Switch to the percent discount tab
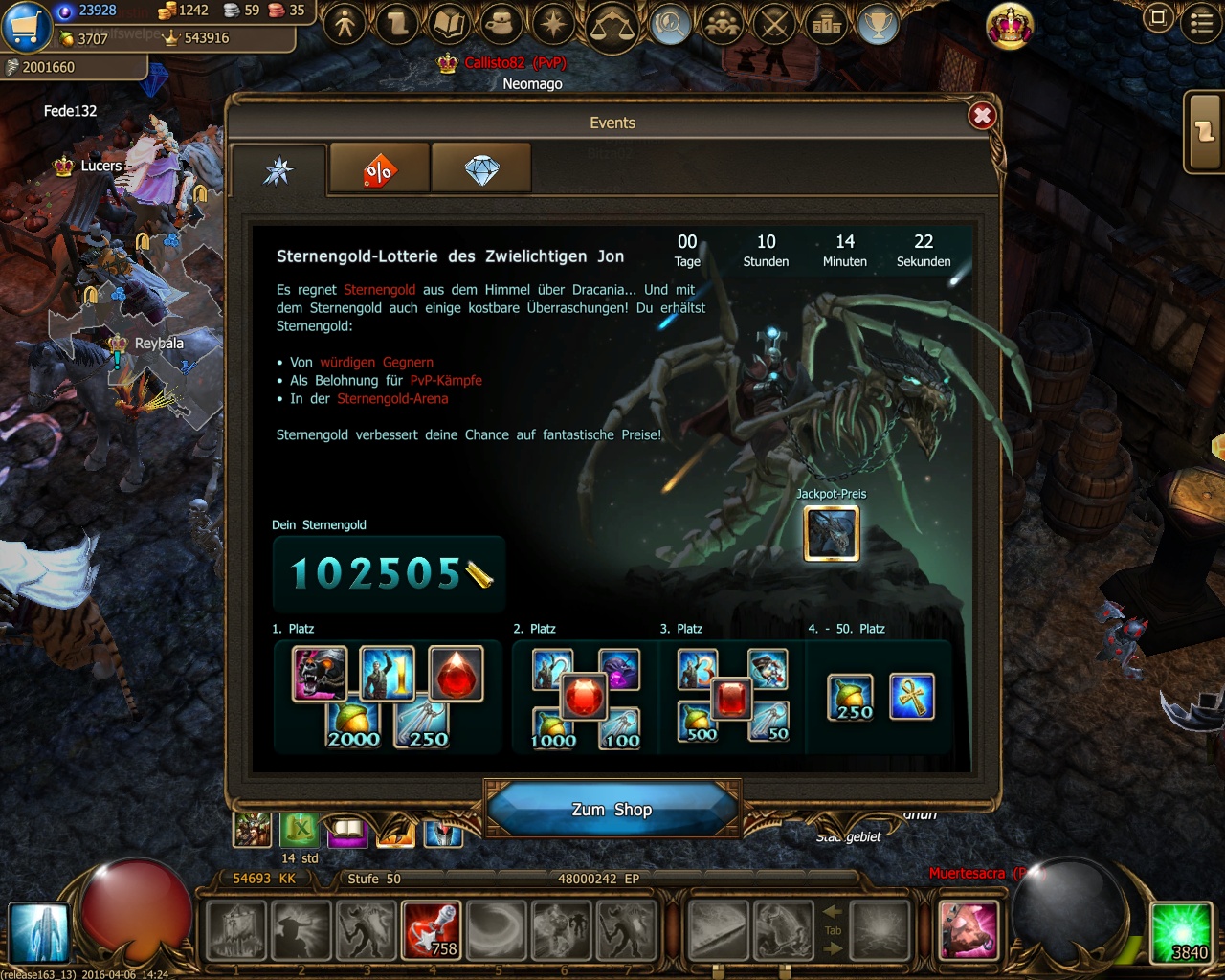The width and height of the screenshot is (1225, 980). click(379, 170)
